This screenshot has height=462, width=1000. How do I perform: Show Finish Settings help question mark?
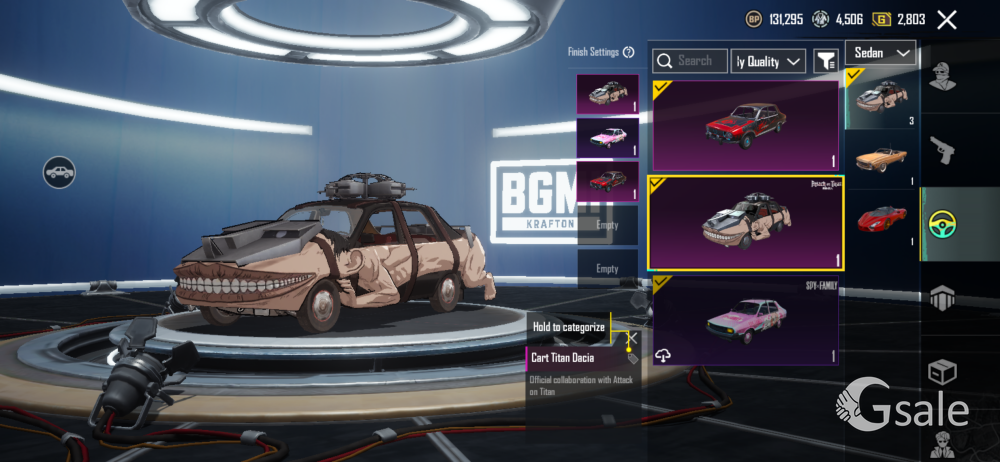[x=629, y=52]
